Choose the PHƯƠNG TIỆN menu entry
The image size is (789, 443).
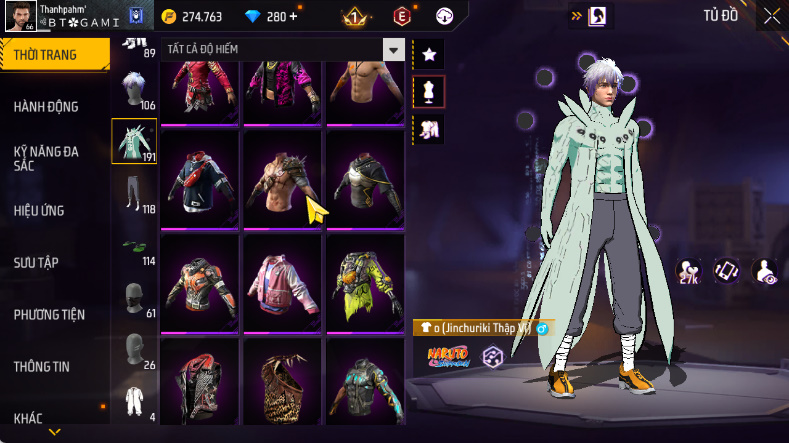click(x=49, y=314)
